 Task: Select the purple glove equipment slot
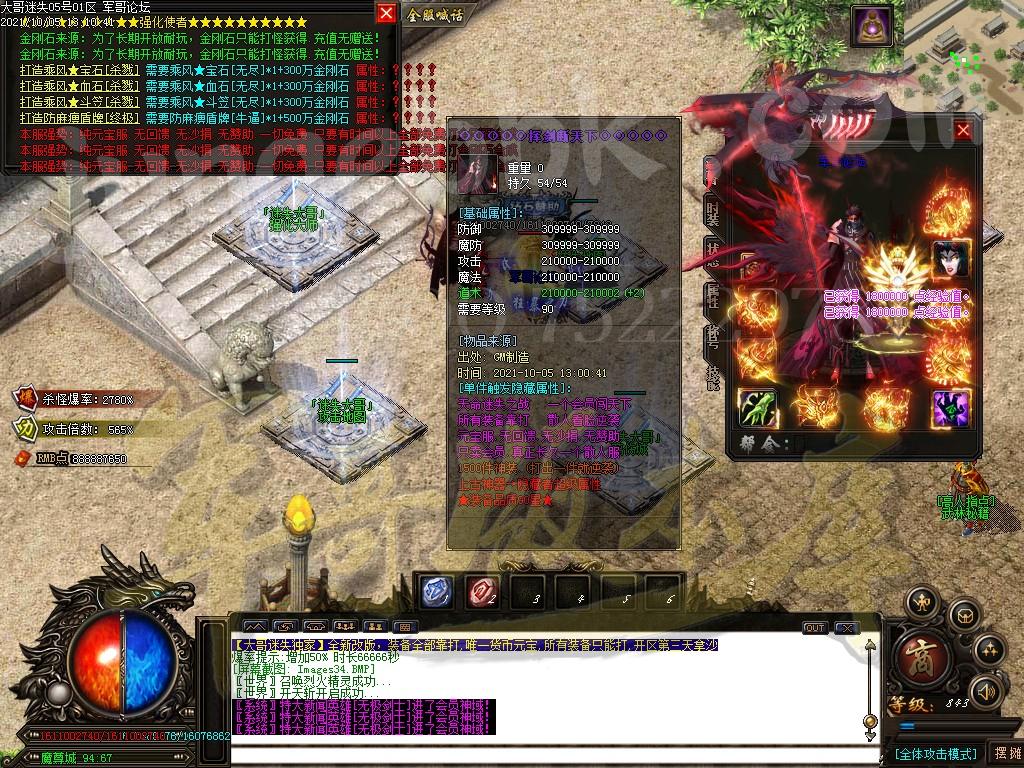950,408
